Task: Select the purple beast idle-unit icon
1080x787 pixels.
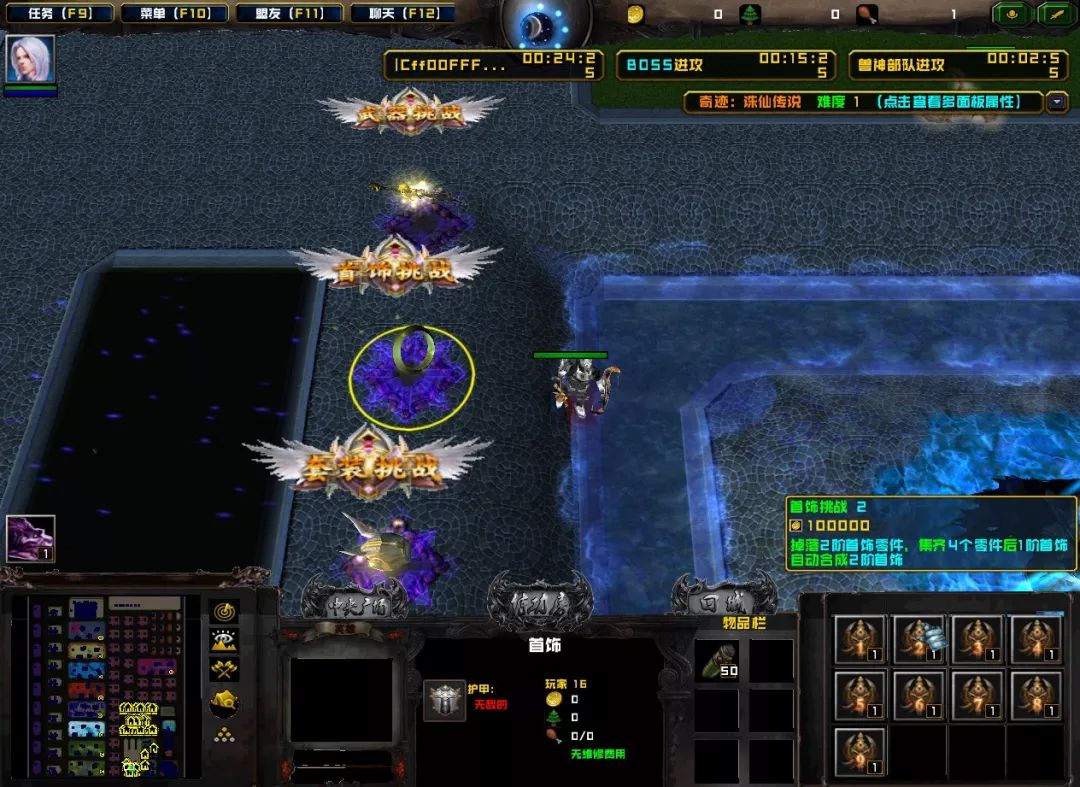Action: 30,538
